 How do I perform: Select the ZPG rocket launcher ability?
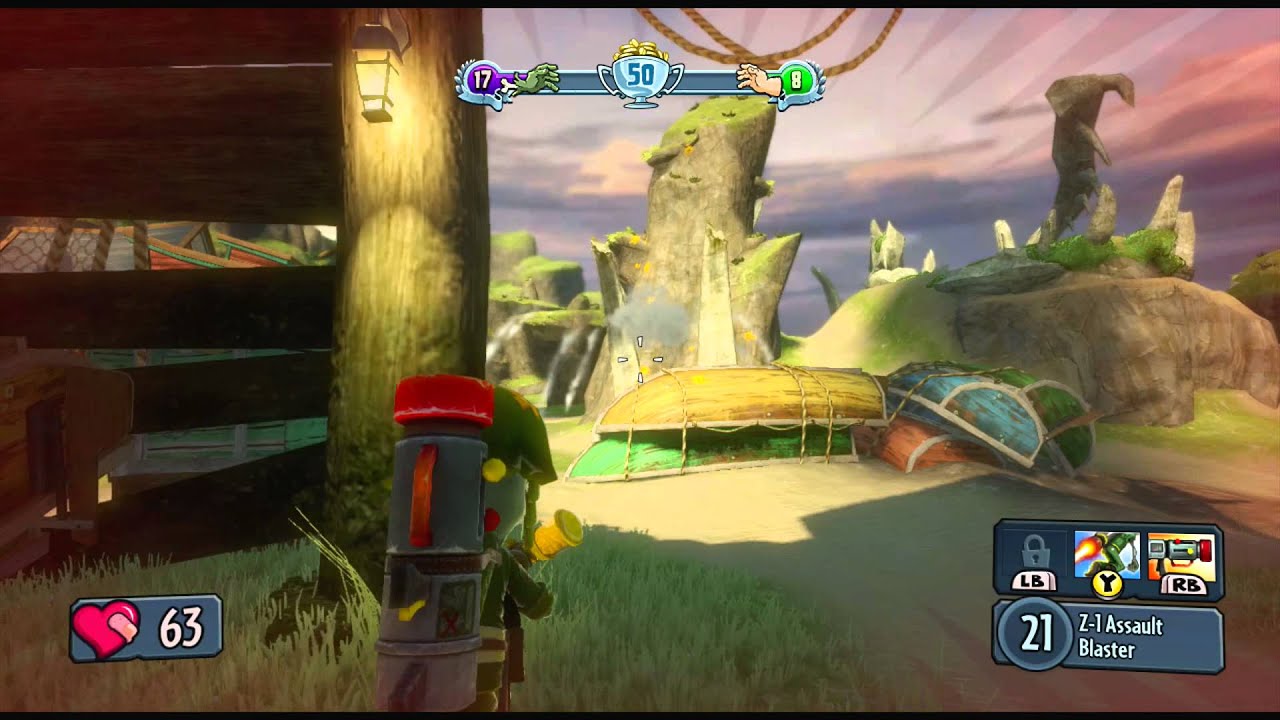click(x=1181, y=558)
